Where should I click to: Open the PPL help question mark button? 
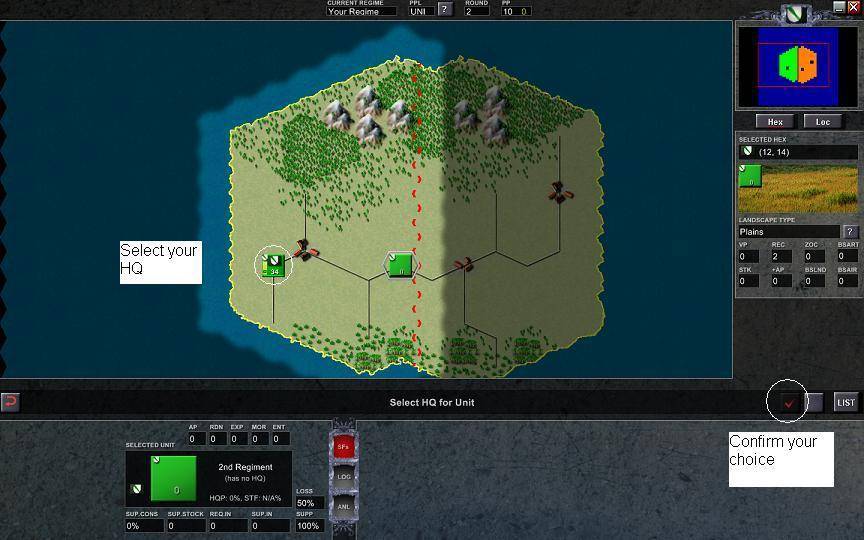(x=445, y=11)
